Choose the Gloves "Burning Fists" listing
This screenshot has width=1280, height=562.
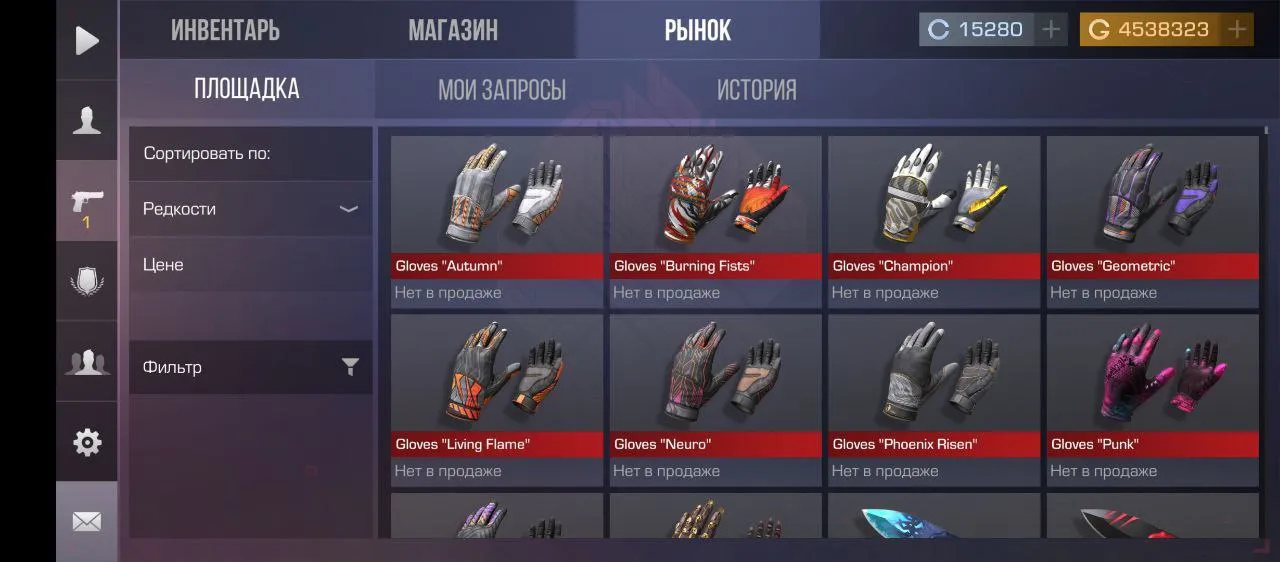pyautogui.click(x=715, y=220)
